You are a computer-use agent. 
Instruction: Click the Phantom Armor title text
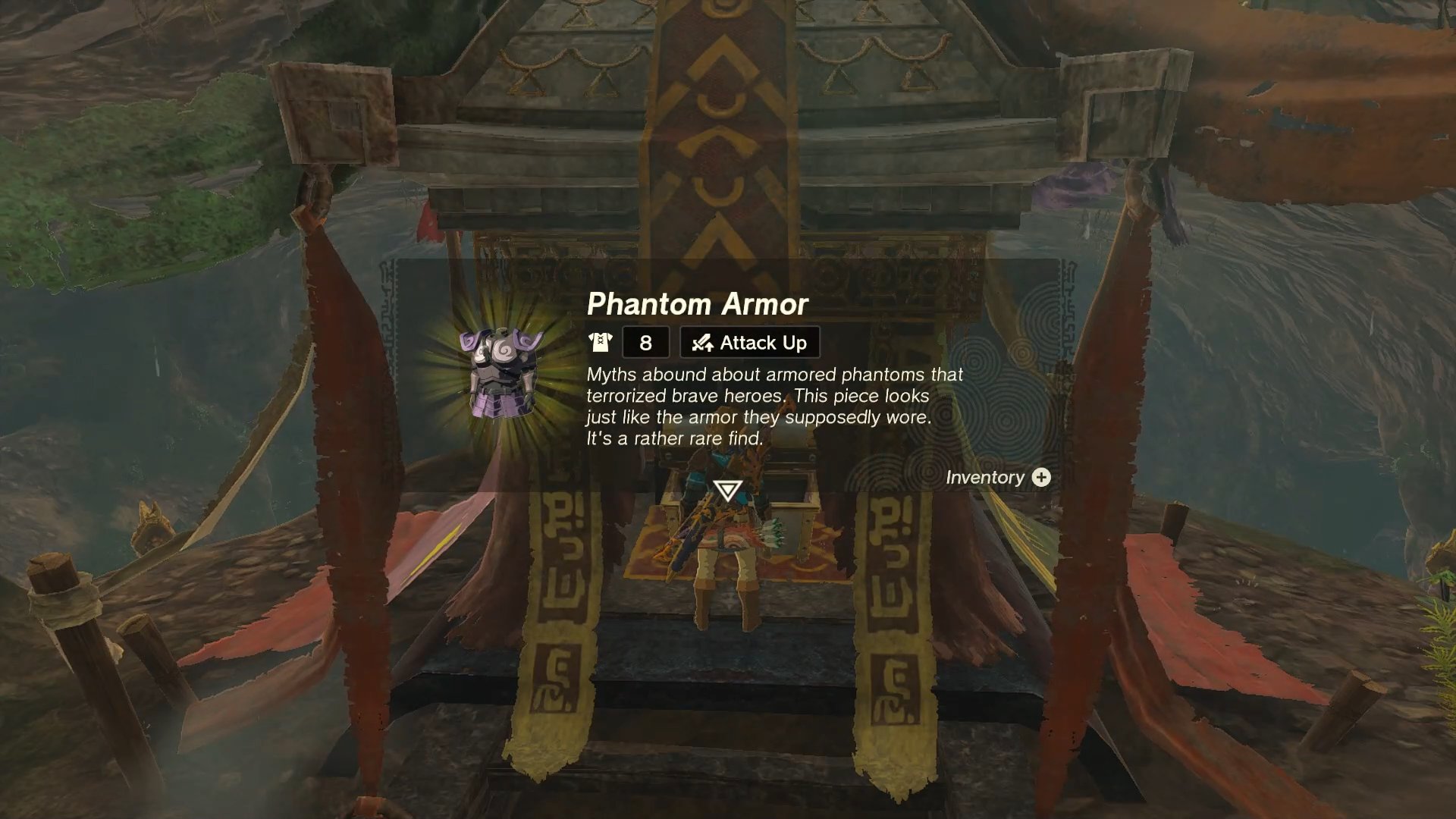[x=698, y=305]
